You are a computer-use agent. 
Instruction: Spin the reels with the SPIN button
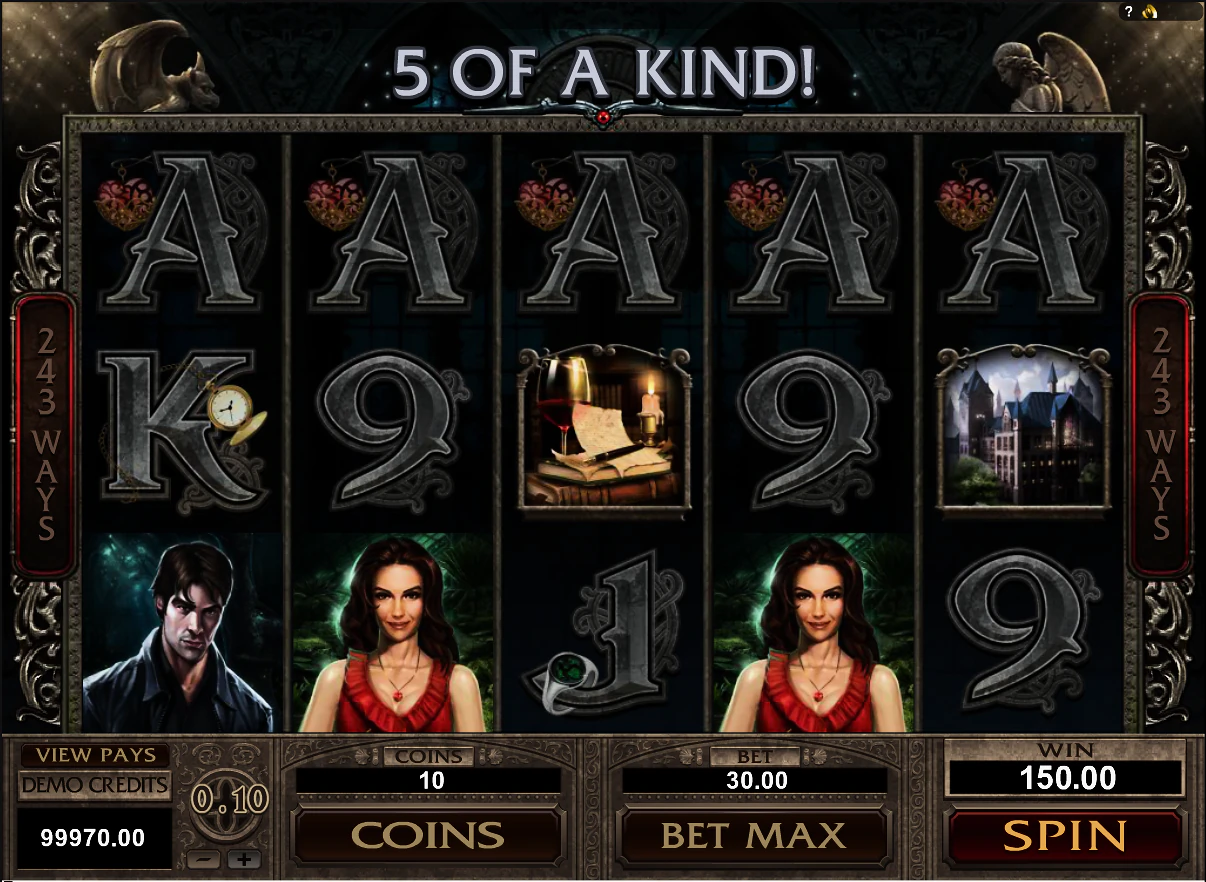[1065, 836]
